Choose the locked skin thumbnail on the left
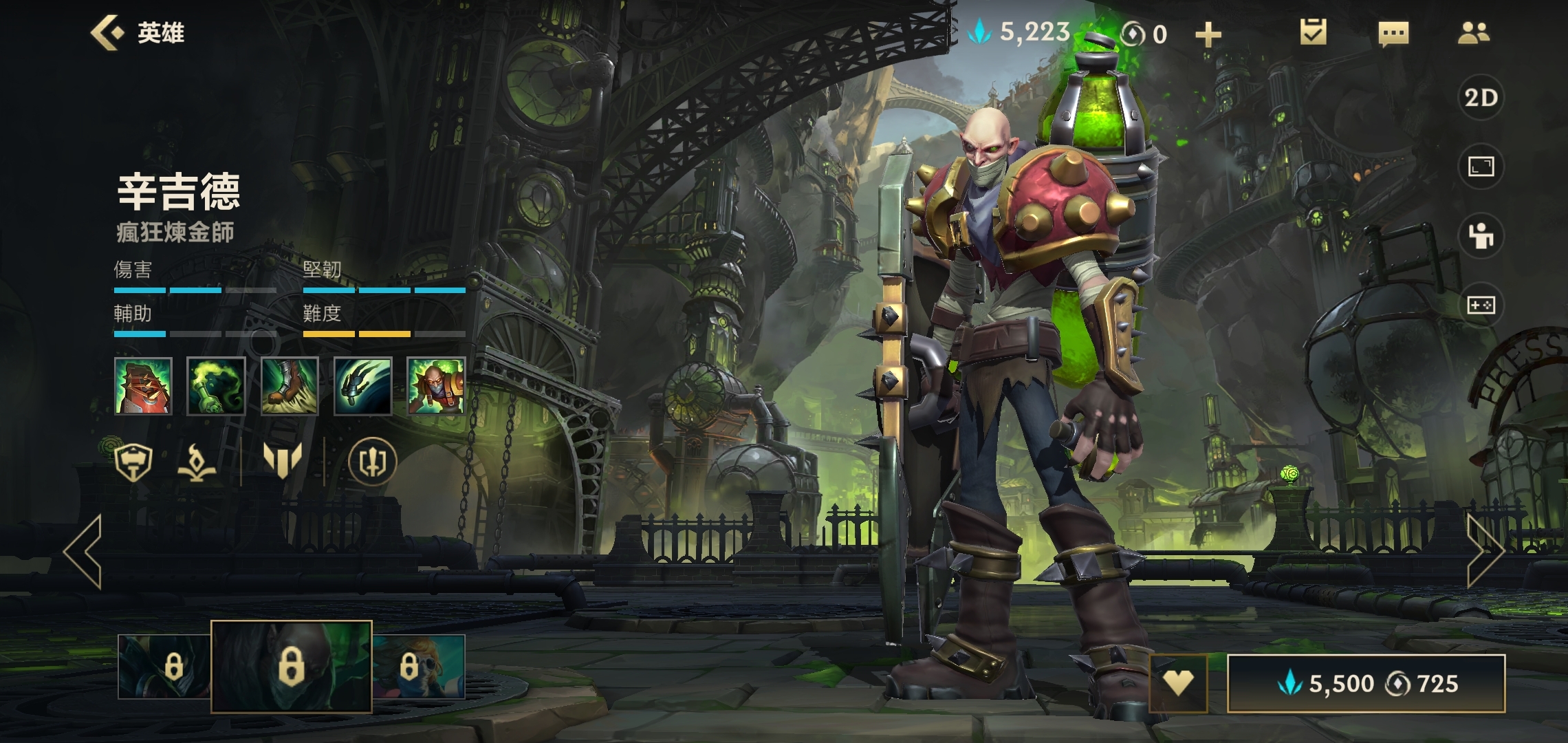Image resolution: width=1568 pixels, height=743 pixels. 164,667
